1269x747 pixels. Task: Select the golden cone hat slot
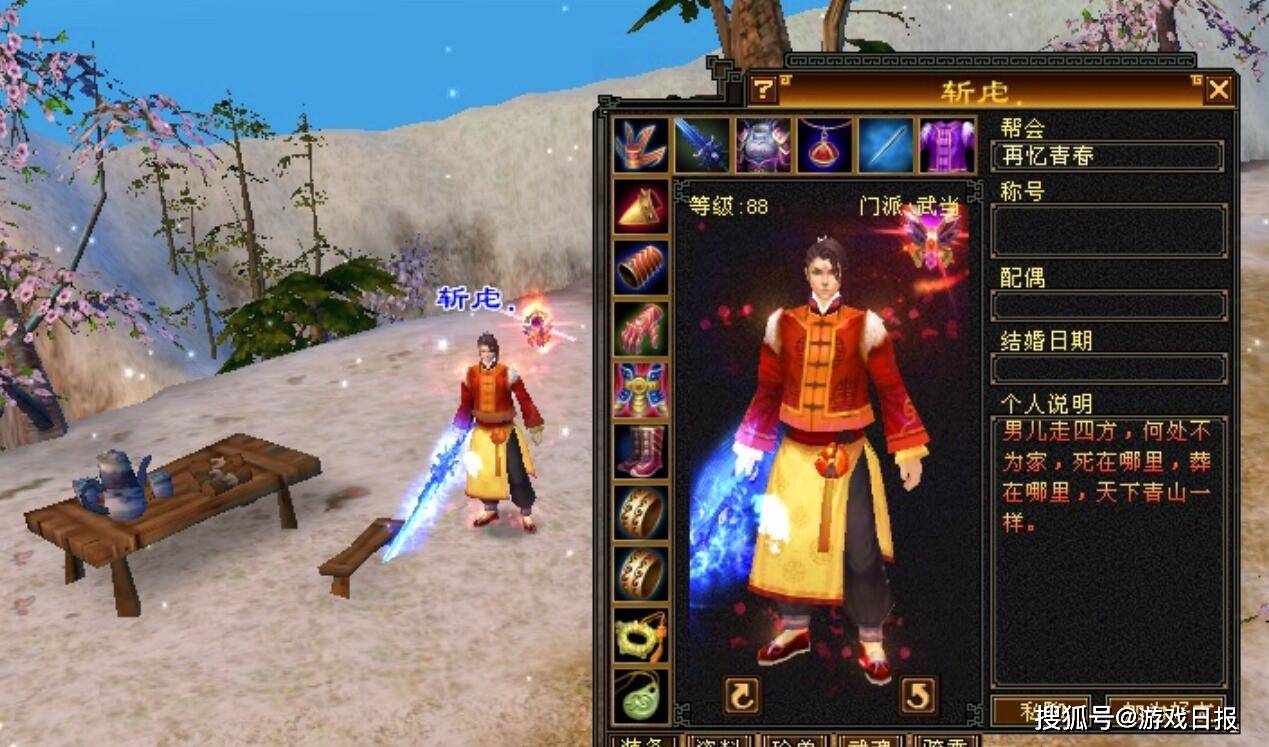coord(640,206)
